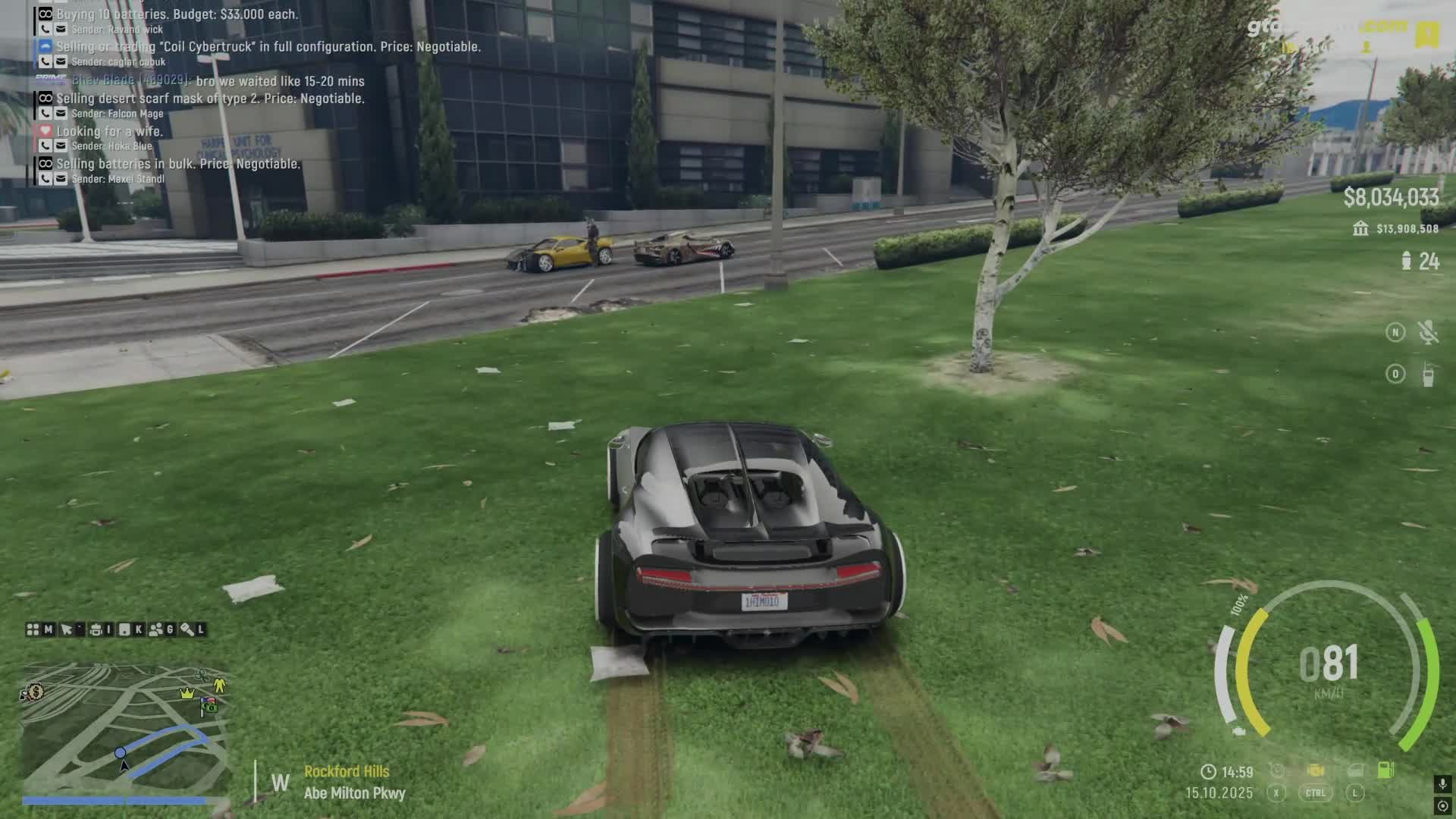The width and height of the screenshot is (1456, 819).
Task: Open the players group icon
Action: [156, 629]
